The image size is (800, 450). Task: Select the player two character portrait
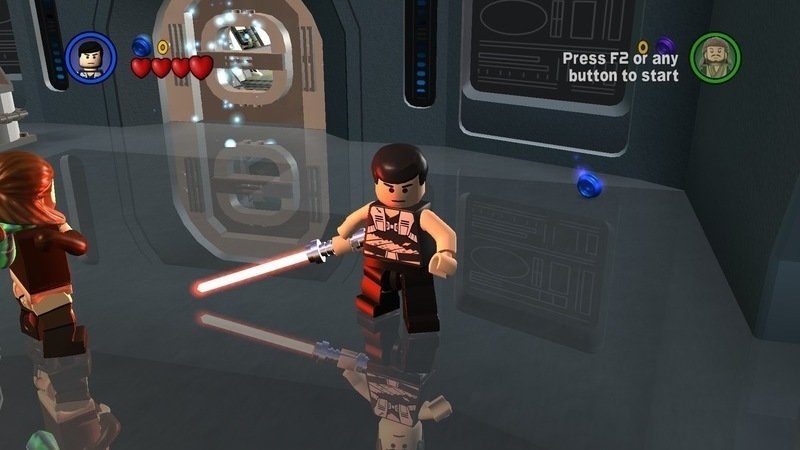715,57
